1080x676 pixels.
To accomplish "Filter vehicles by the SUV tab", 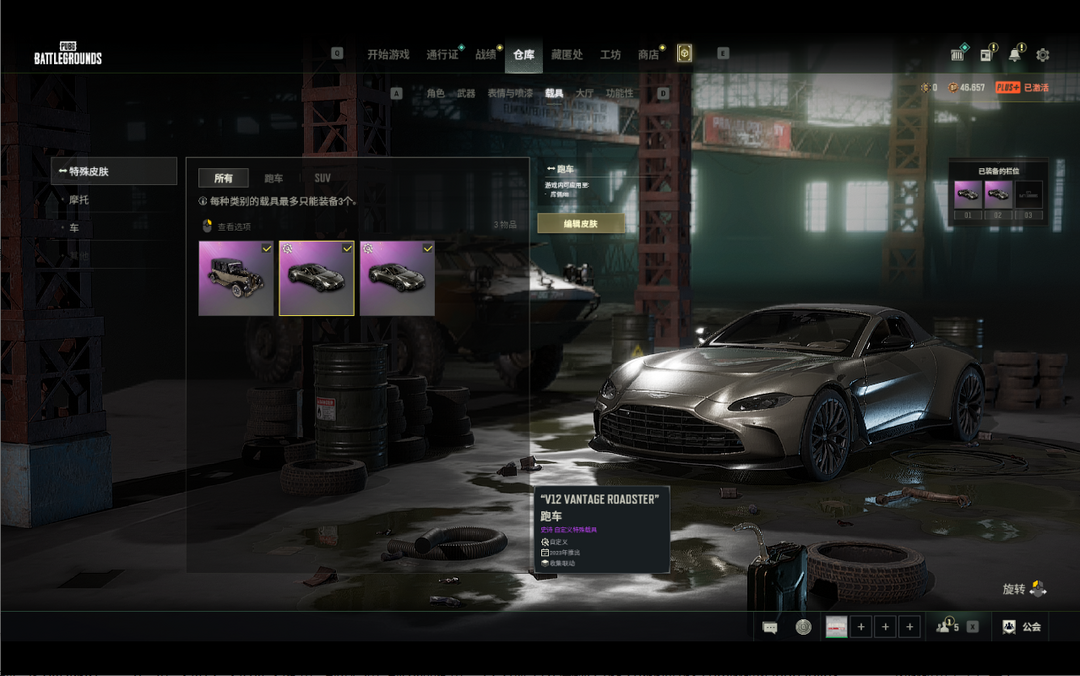I will 322,178.
